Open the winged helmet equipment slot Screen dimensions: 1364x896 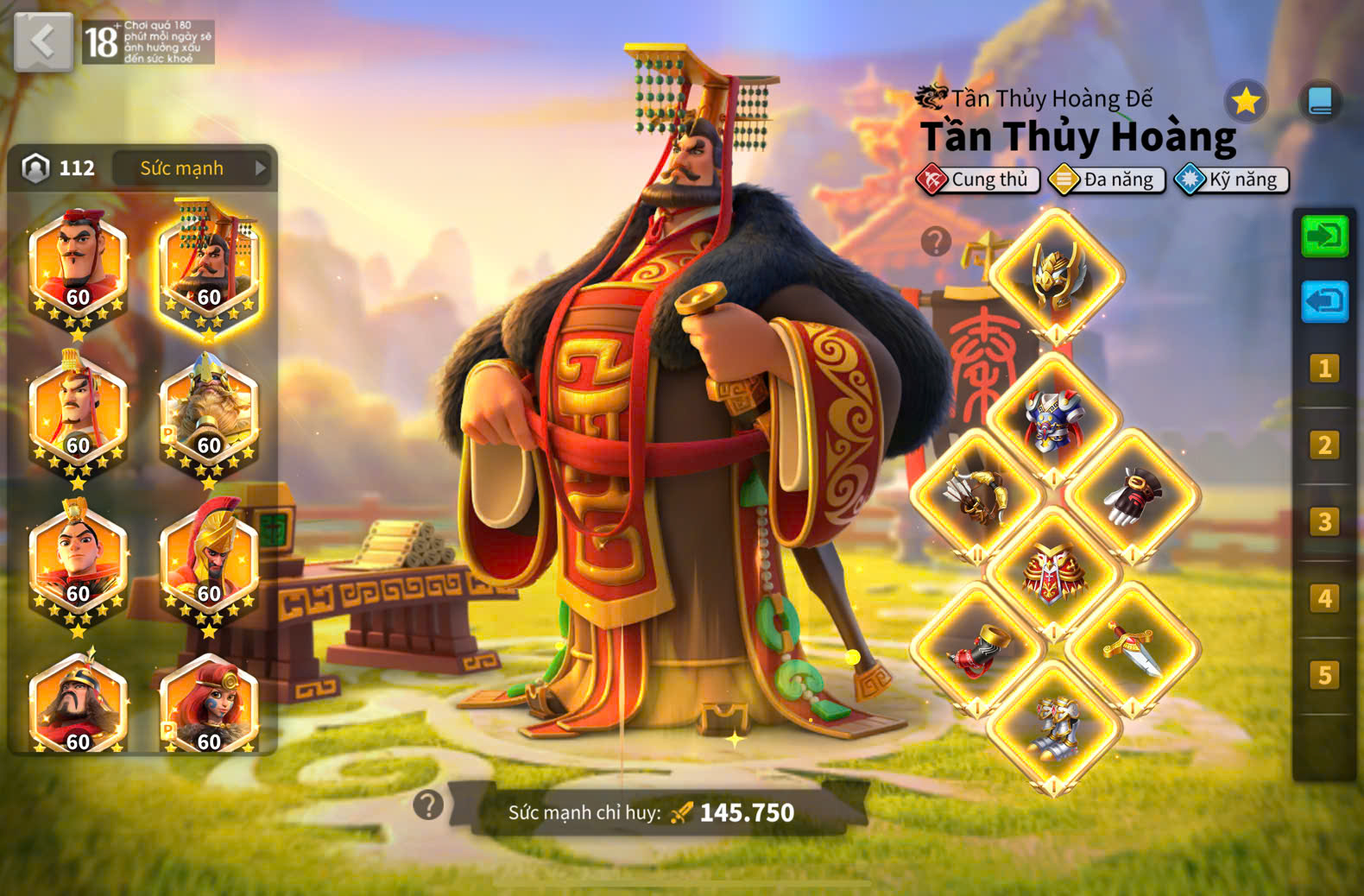click(1056, 275)
